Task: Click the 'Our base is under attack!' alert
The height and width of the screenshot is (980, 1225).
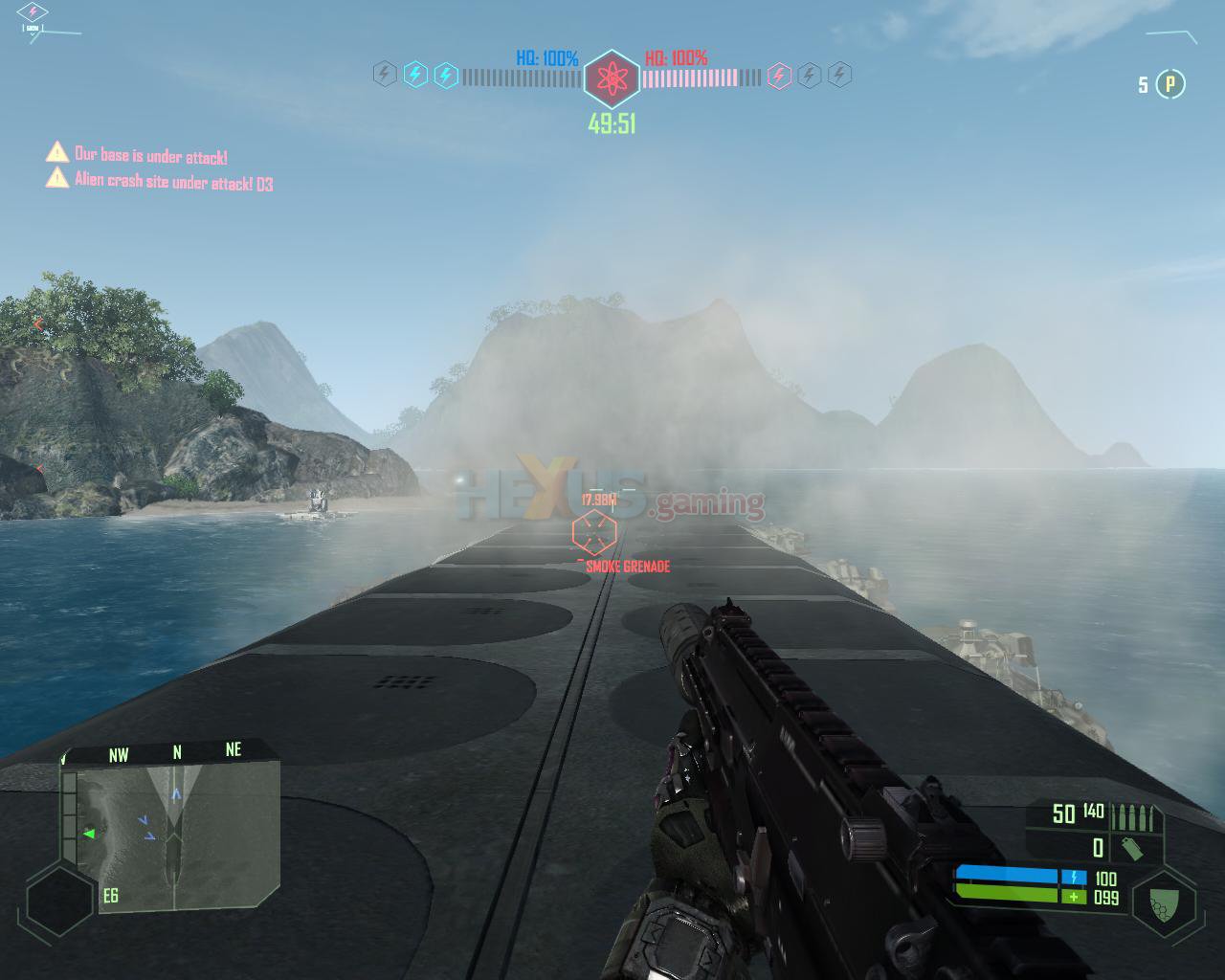Action: [x=150, y=155]
